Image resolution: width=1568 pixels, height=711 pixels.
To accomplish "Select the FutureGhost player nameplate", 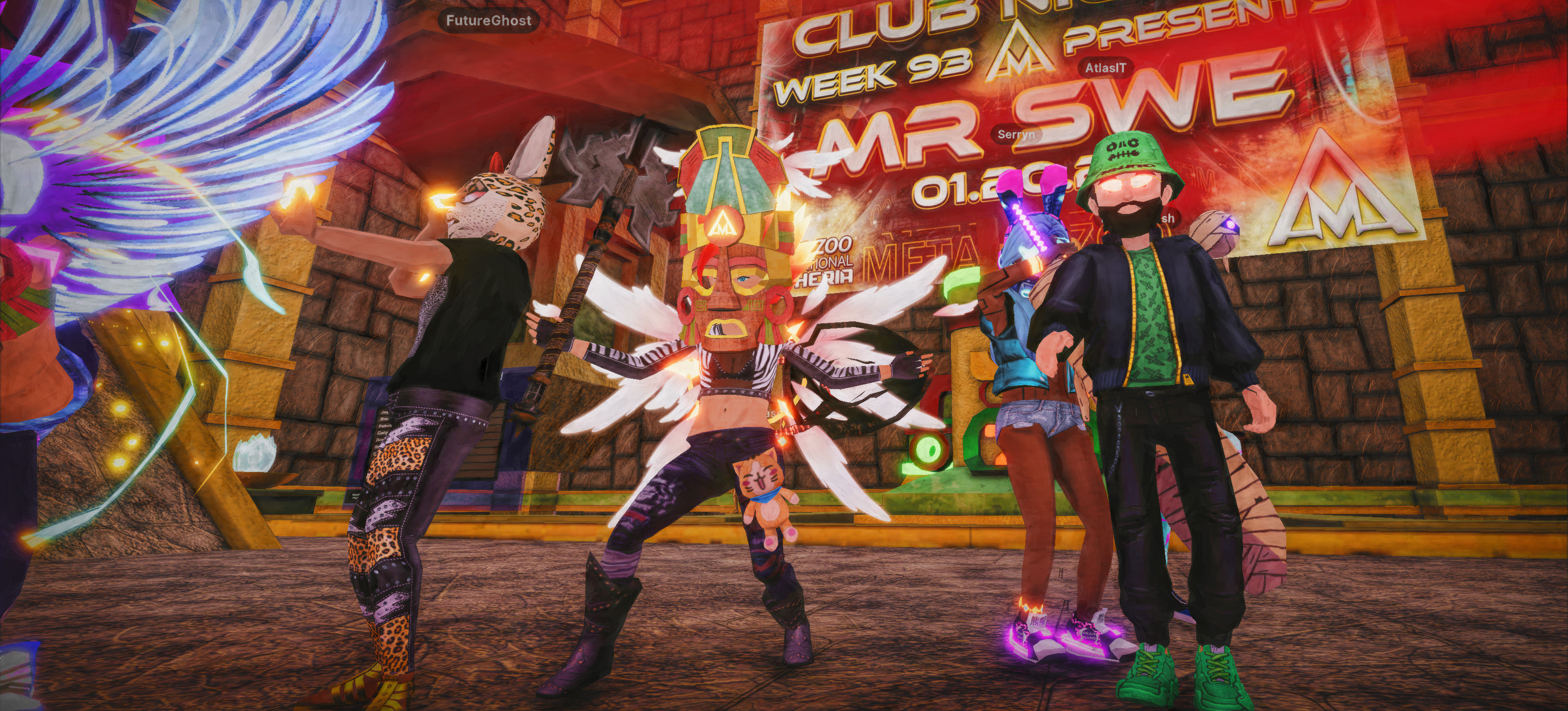I will coord(488,21).
